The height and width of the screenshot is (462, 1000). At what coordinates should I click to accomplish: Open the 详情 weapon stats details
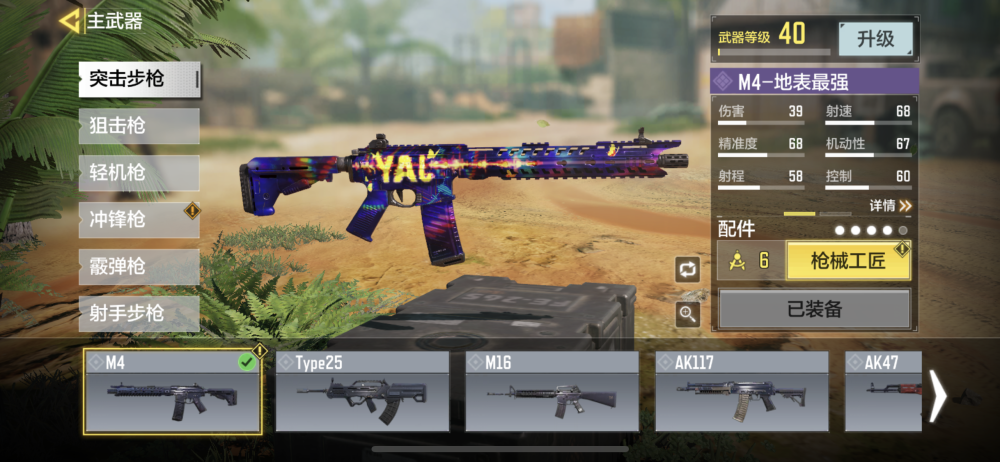(890, 206)
